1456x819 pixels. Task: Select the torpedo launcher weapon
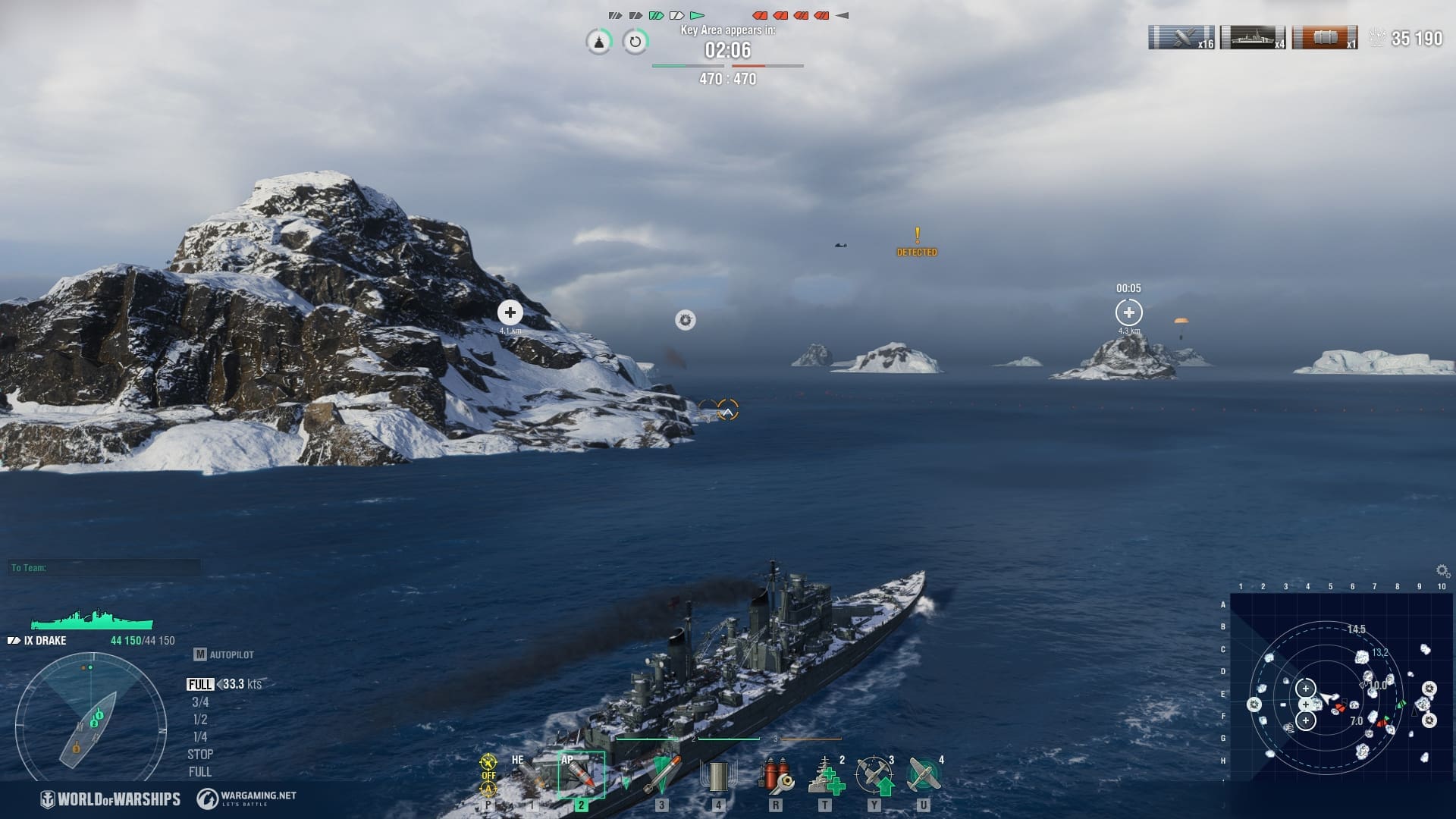tap(662, 775)
